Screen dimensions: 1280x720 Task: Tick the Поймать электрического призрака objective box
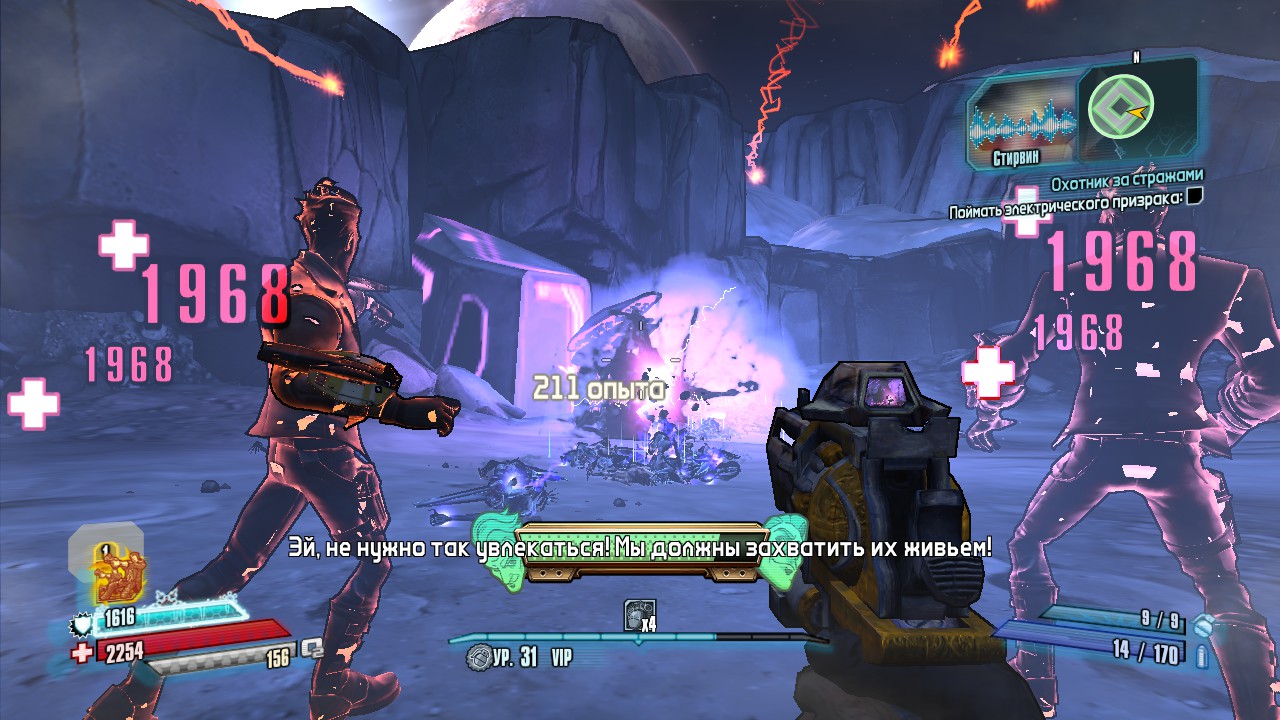[x=1194, y=197]
